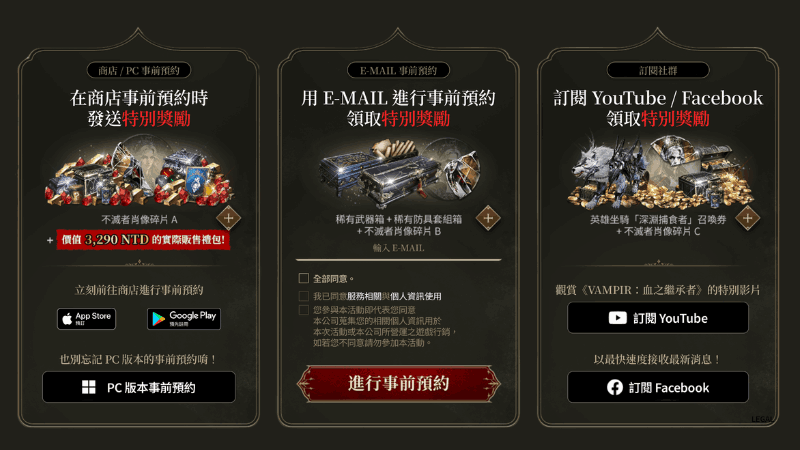
Task: Tick the 全部同意 checkbox
Action: [304, 278]
